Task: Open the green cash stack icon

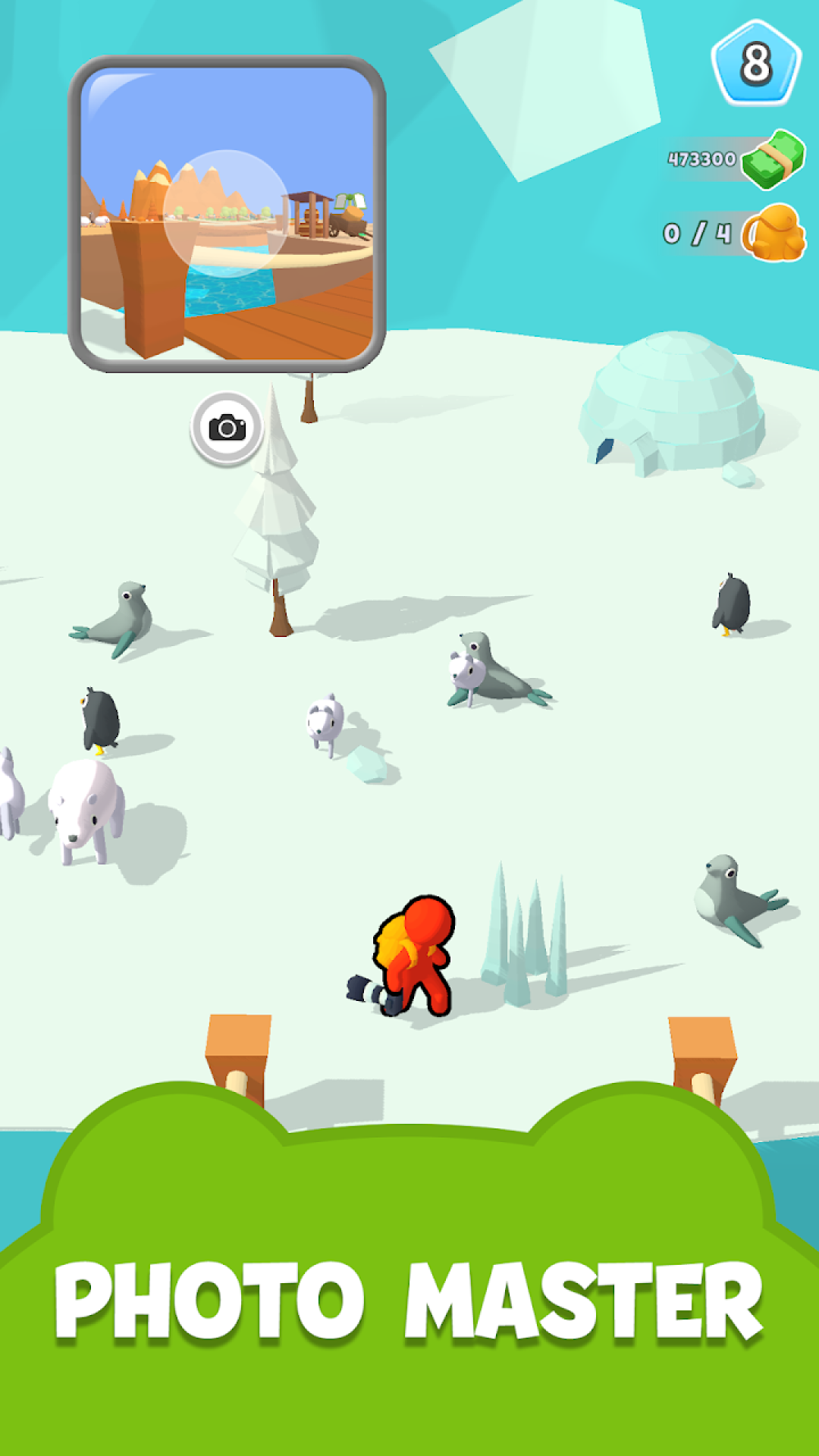Action: click(773, 159)
